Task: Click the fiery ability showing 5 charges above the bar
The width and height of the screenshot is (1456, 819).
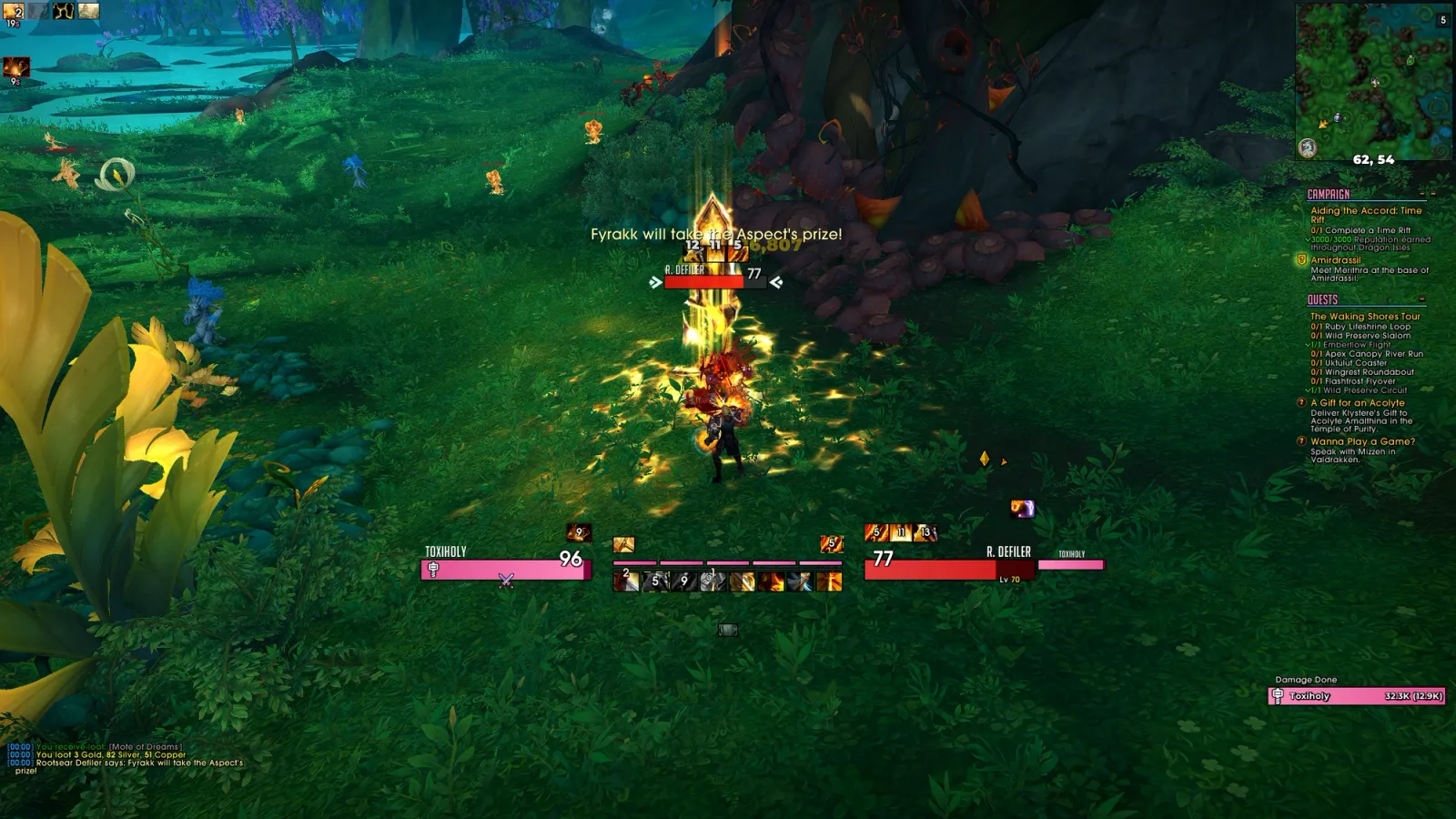Action: (831, 544)
